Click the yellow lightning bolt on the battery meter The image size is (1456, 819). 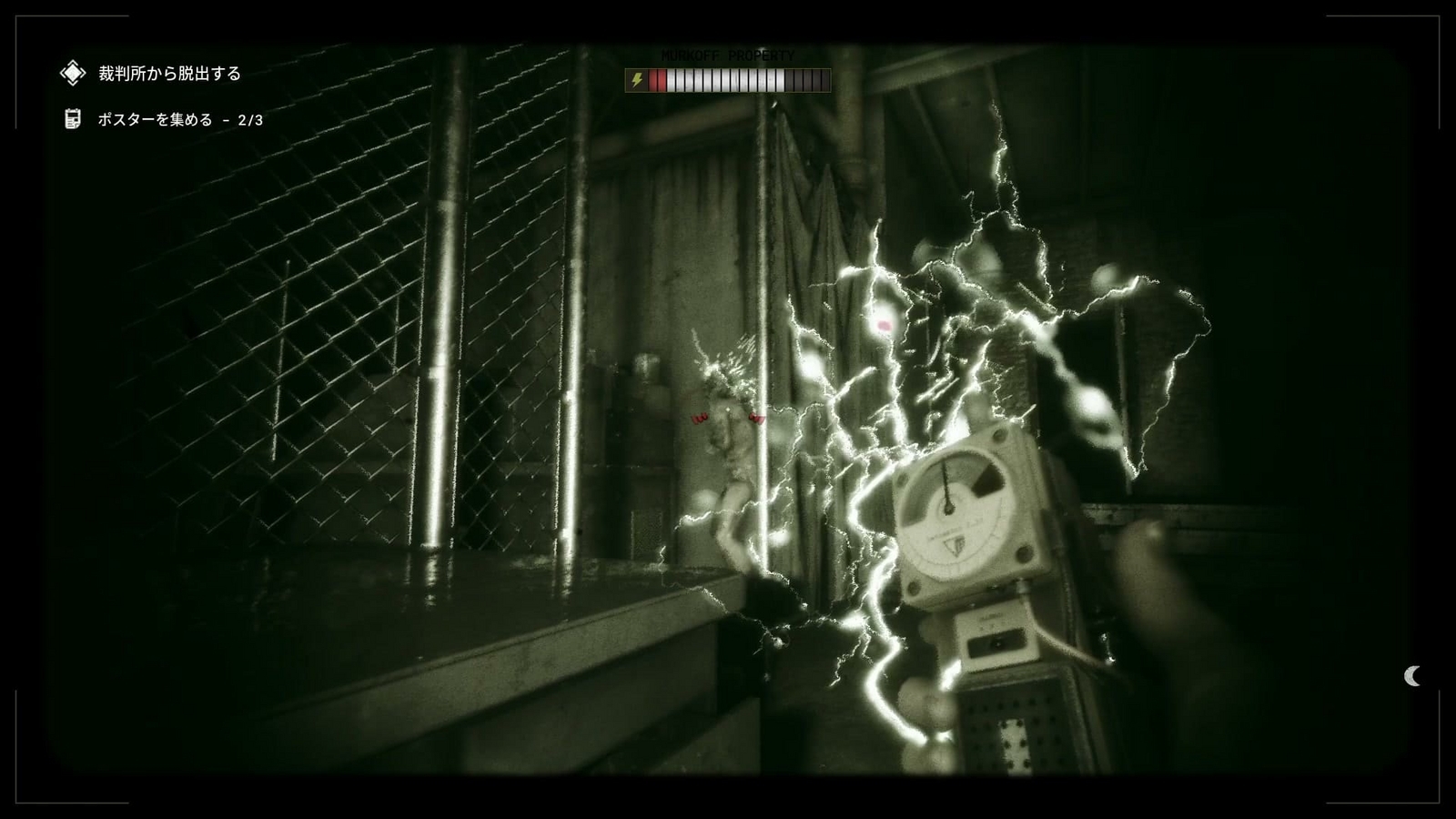(637, 80)
